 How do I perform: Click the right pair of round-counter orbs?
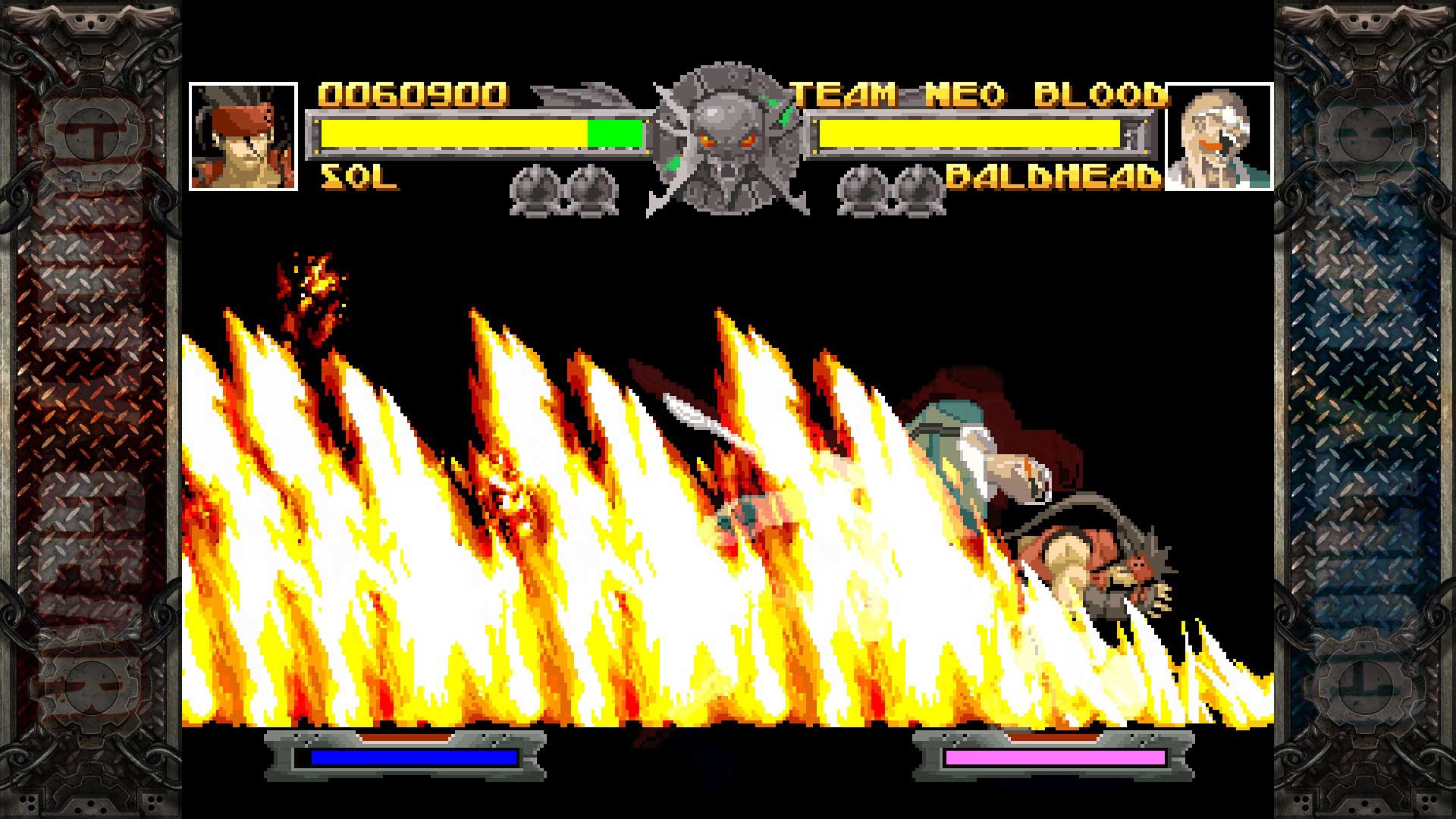pos(887,190)
